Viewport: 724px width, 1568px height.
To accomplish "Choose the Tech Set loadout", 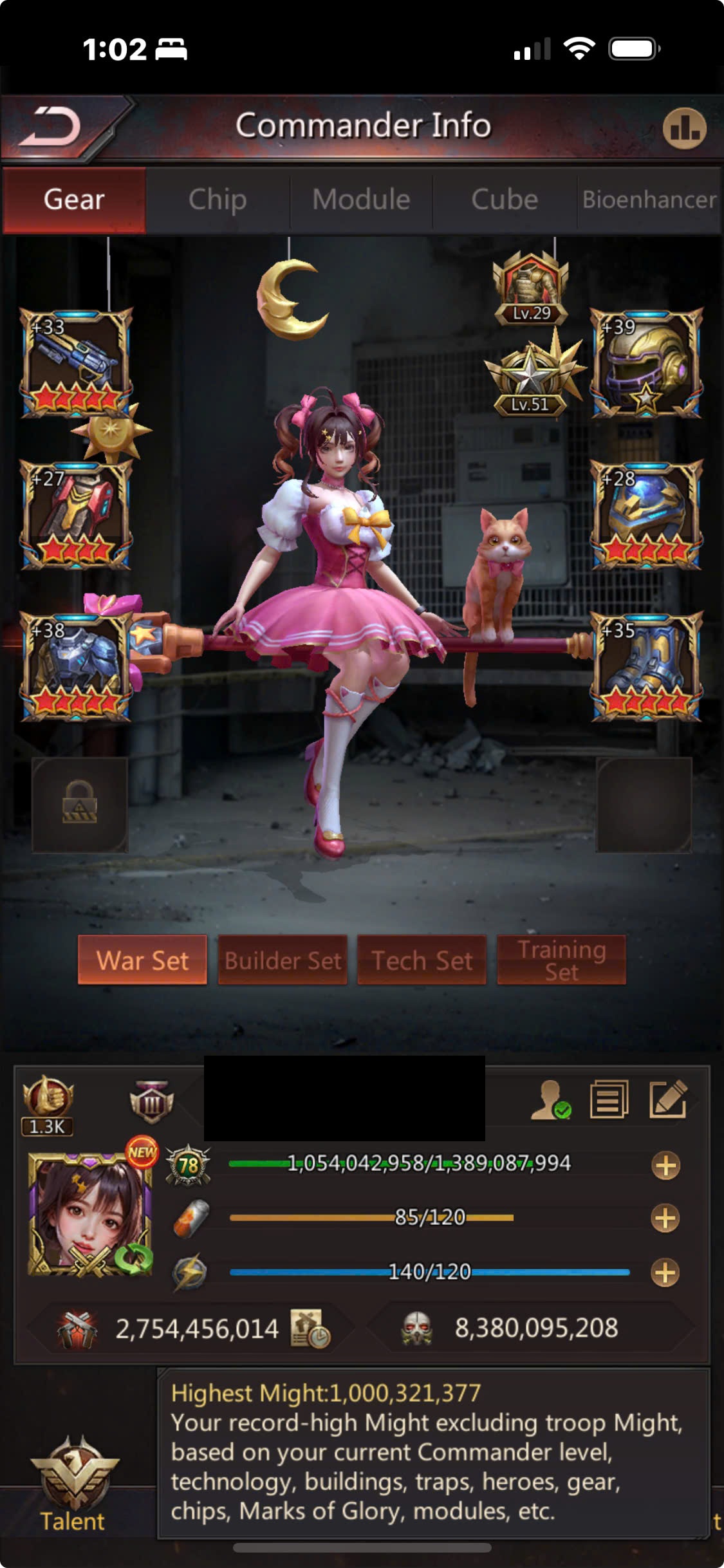I will pyautogui.click(x=422, y=960).
